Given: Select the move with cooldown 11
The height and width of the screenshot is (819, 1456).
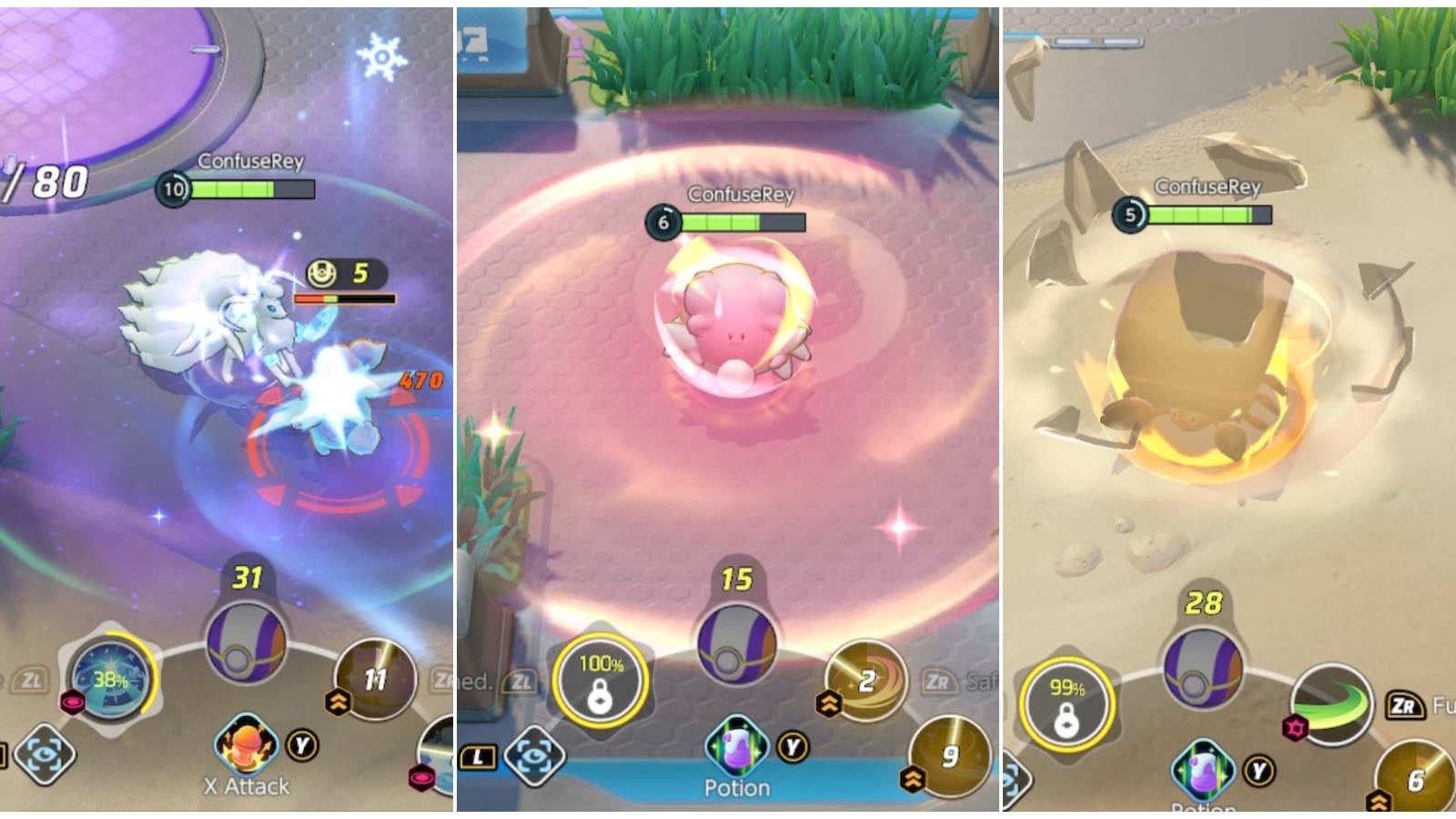Looking at the screenshot, I should pos(374,680).
